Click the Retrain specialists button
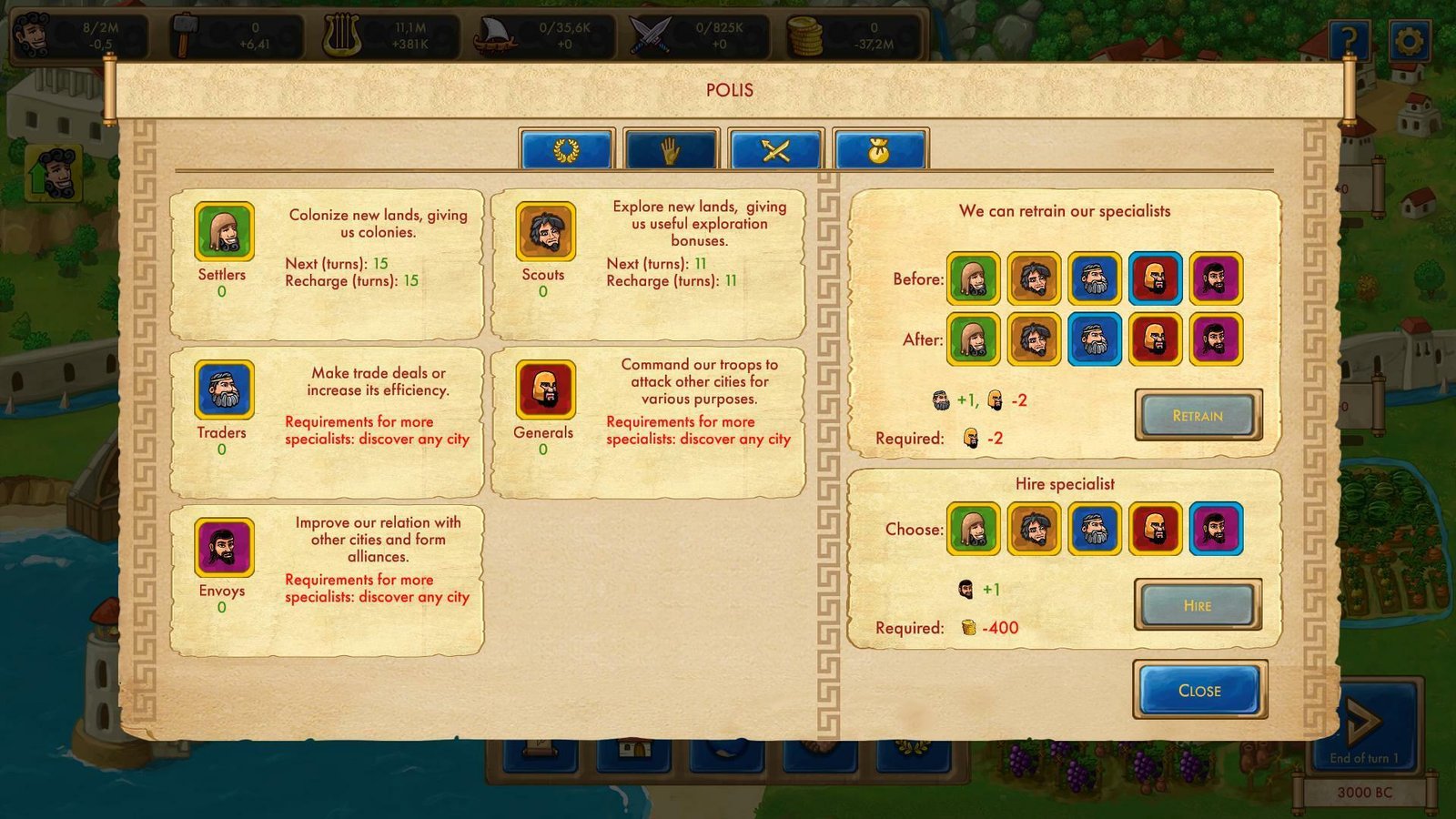Viewport: 1456px width, 819px height. tap(1198, 415)
